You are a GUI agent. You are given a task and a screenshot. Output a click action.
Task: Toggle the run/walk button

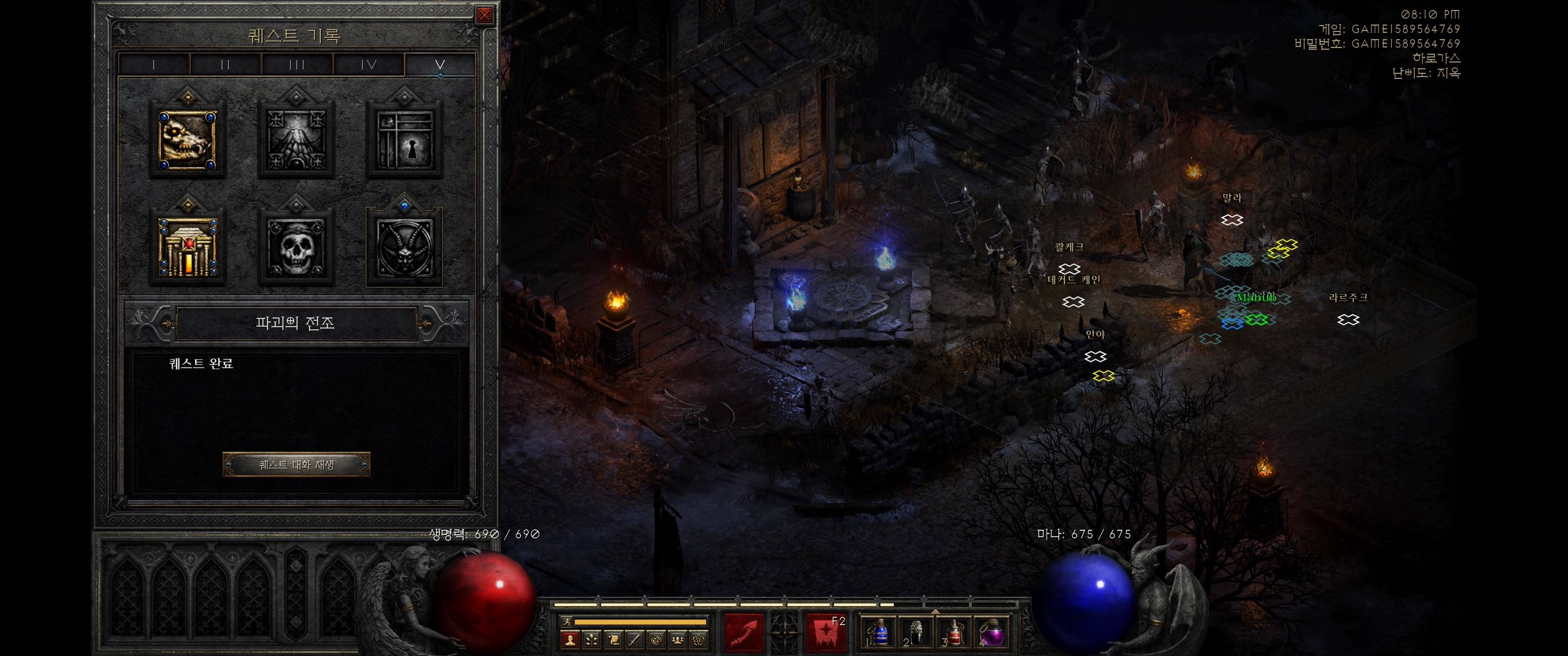(567, 622)
